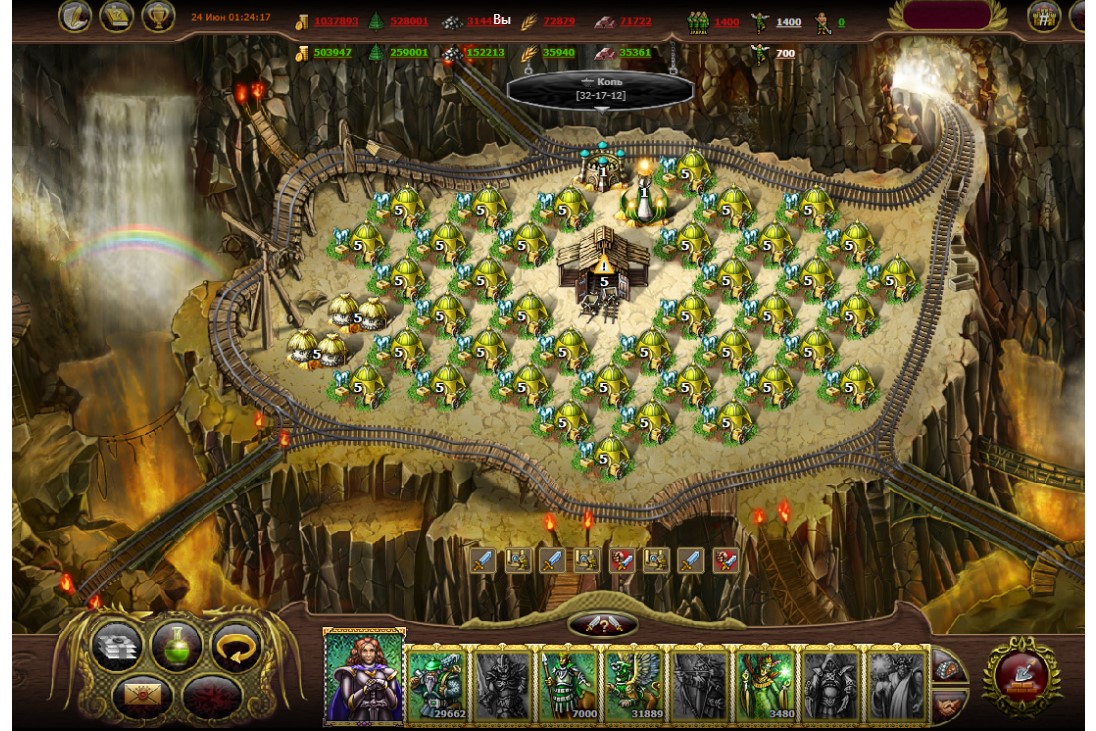1096x731 pixels.
Task: Select the warehouse building with warning sign
Action: 603,266
